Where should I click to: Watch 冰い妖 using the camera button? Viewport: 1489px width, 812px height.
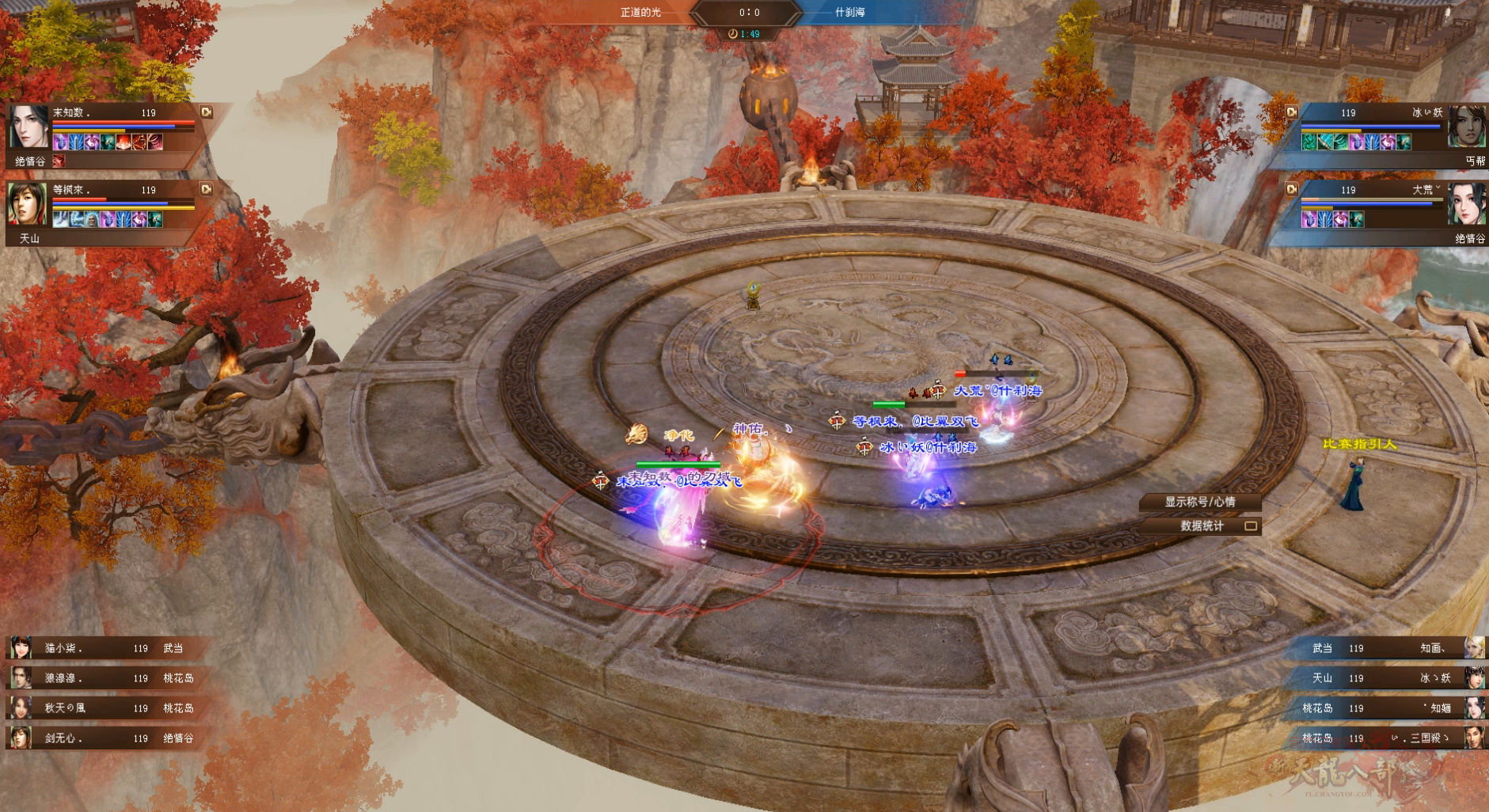pyautogui.click(x=1291, y=112)
